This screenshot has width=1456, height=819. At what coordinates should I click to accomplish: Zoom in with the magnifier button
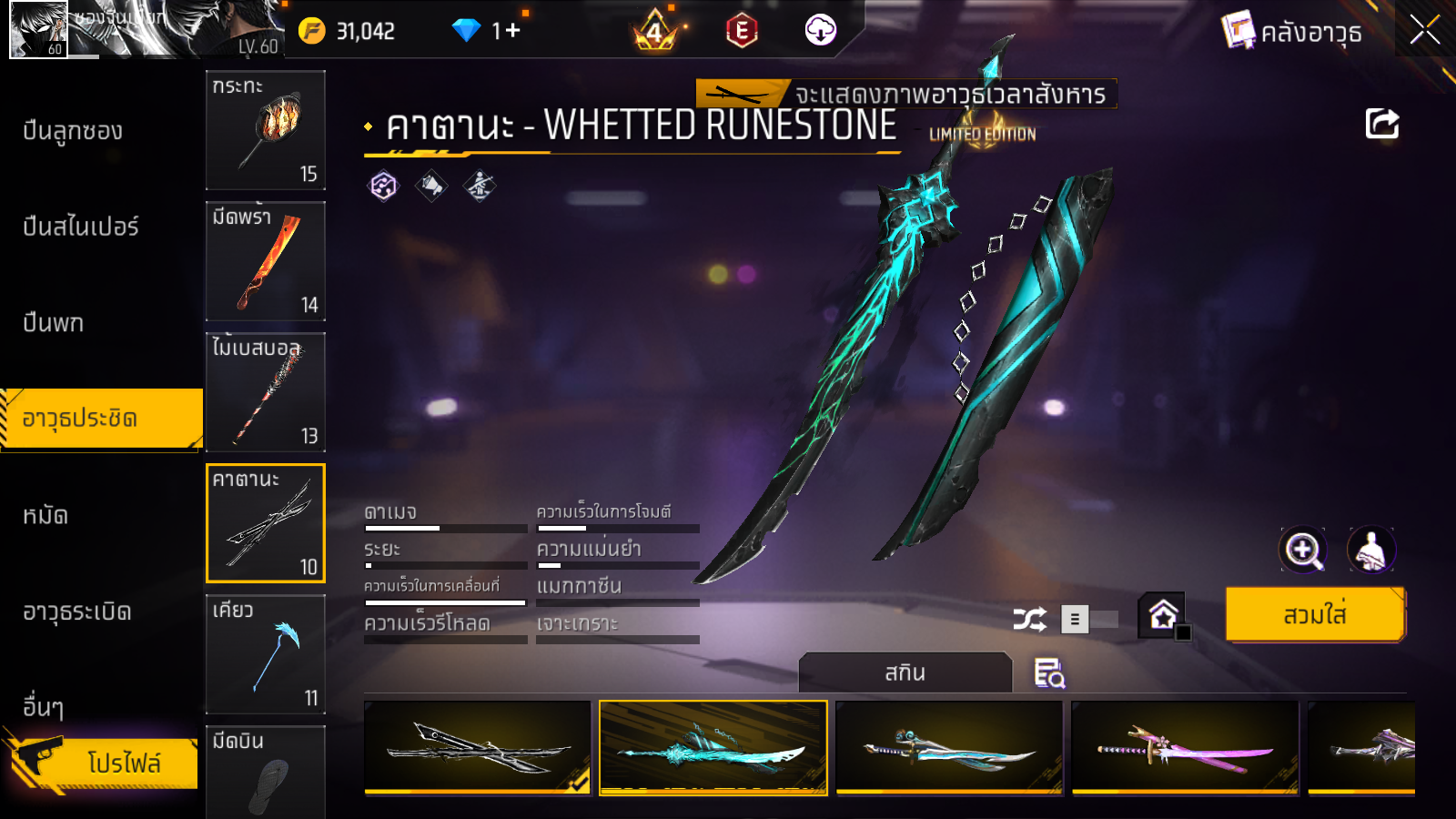pos(1303,550)
